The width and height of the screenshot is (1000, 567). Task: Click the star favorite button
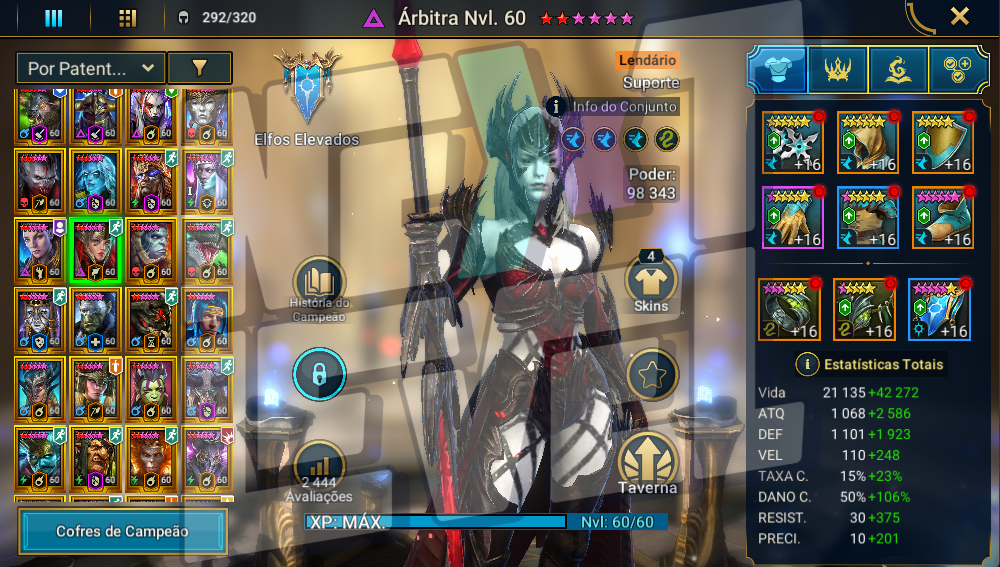click(652, 375)
